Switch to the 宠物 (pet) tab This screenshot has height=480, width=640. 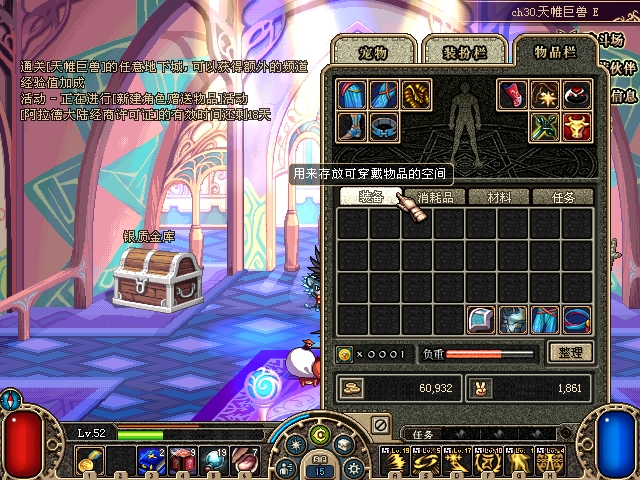click(x=372, y=50)
